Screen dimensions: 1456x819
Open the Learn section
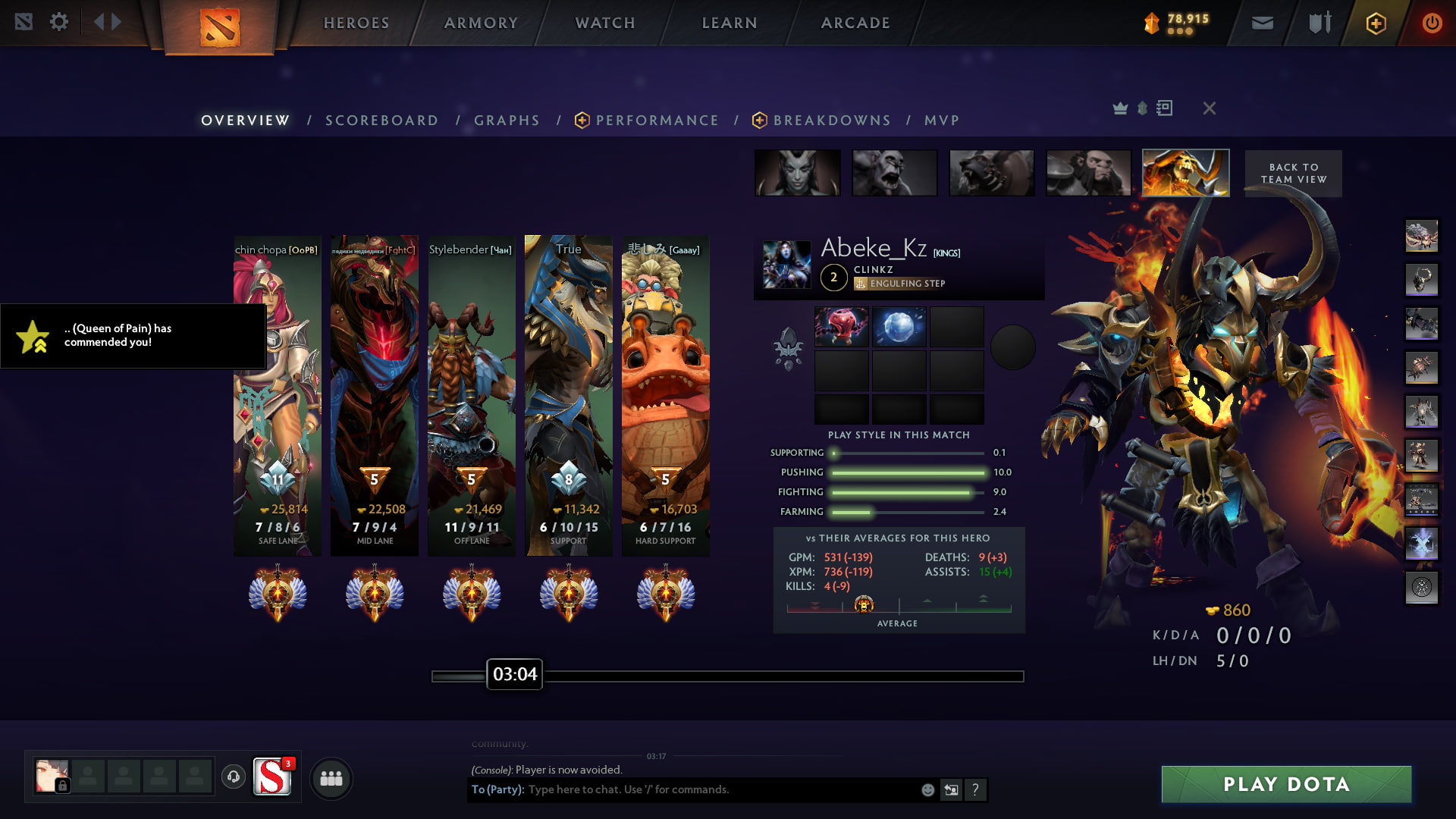[730, 23]
